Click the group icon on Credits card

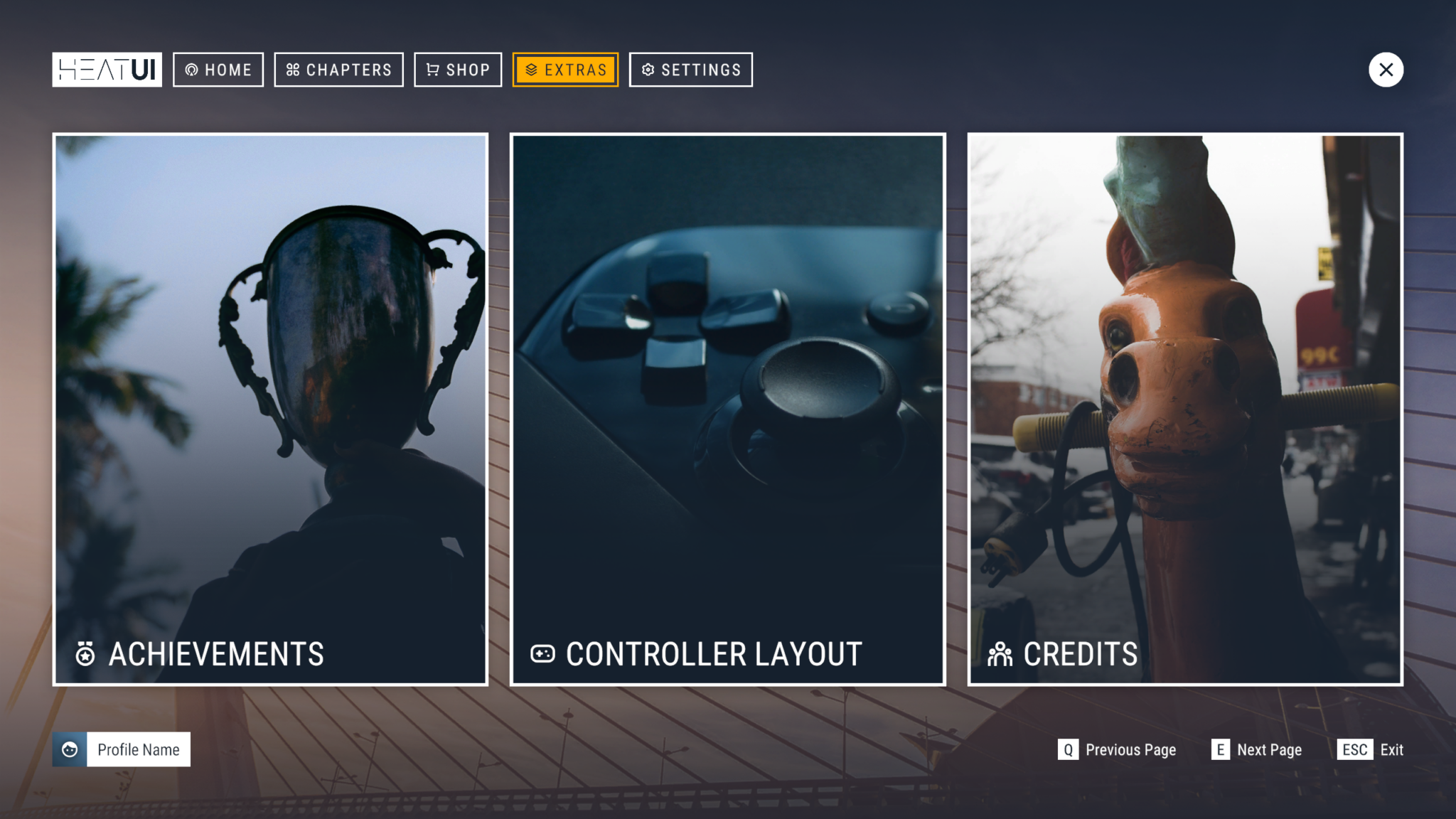coord(1000,653)
